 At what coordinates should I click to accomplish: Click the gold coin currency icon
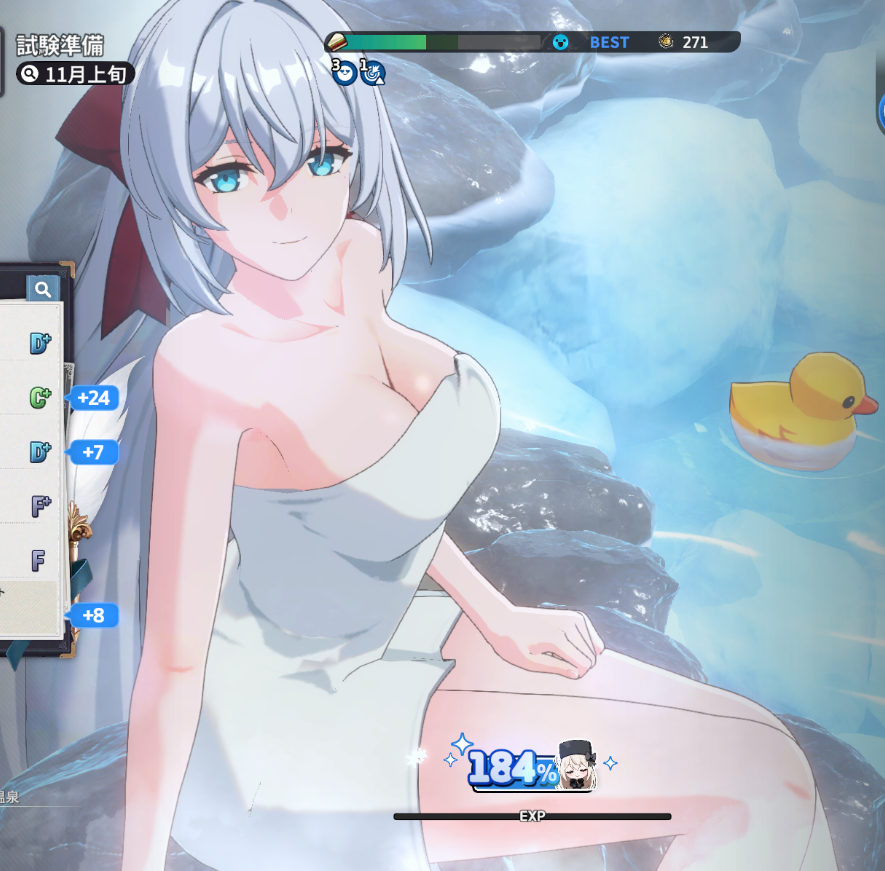[666, 42]
